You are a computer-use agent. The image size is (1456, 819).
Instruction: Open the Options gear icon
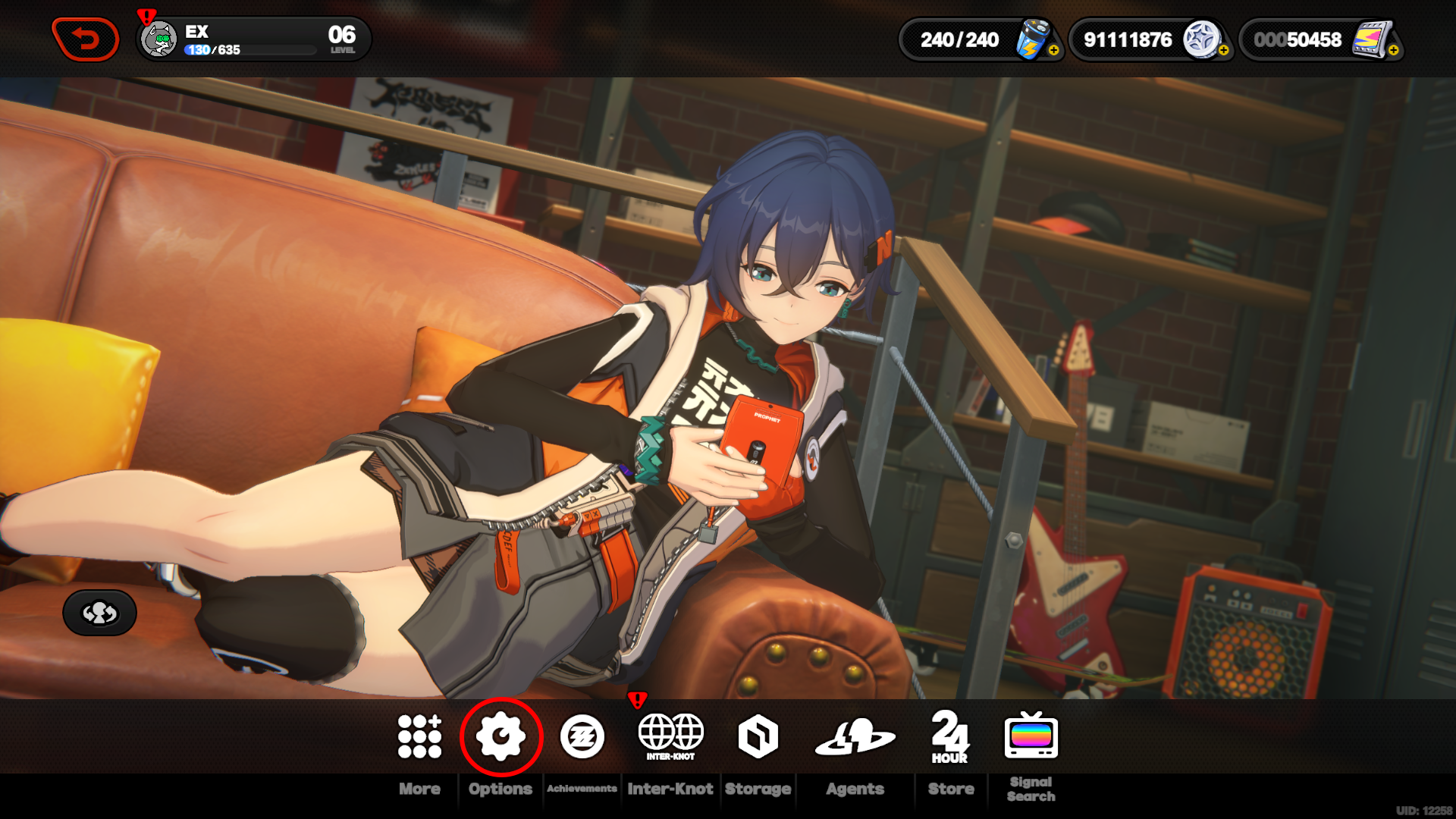click(500, 735)
